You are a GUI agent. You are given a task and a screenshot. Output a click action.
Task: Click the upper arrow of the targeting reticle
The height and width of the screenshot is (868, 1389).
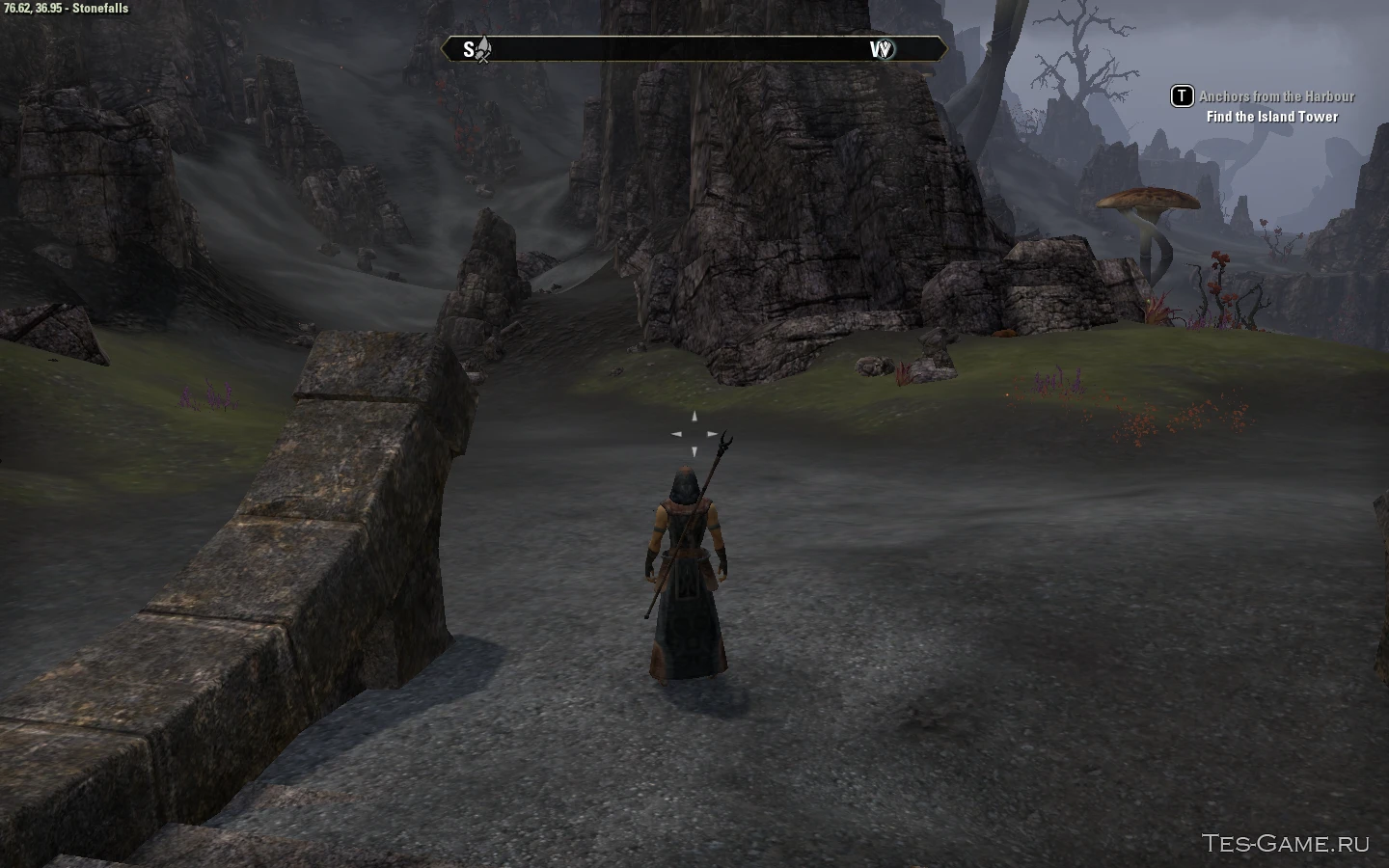click(694, 415)
